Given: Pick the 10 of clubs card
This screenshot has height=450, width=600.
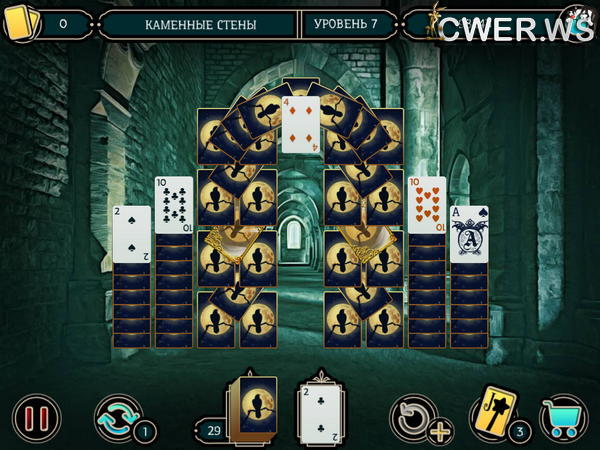Looking at the screenshot, I should click(174, 205).
